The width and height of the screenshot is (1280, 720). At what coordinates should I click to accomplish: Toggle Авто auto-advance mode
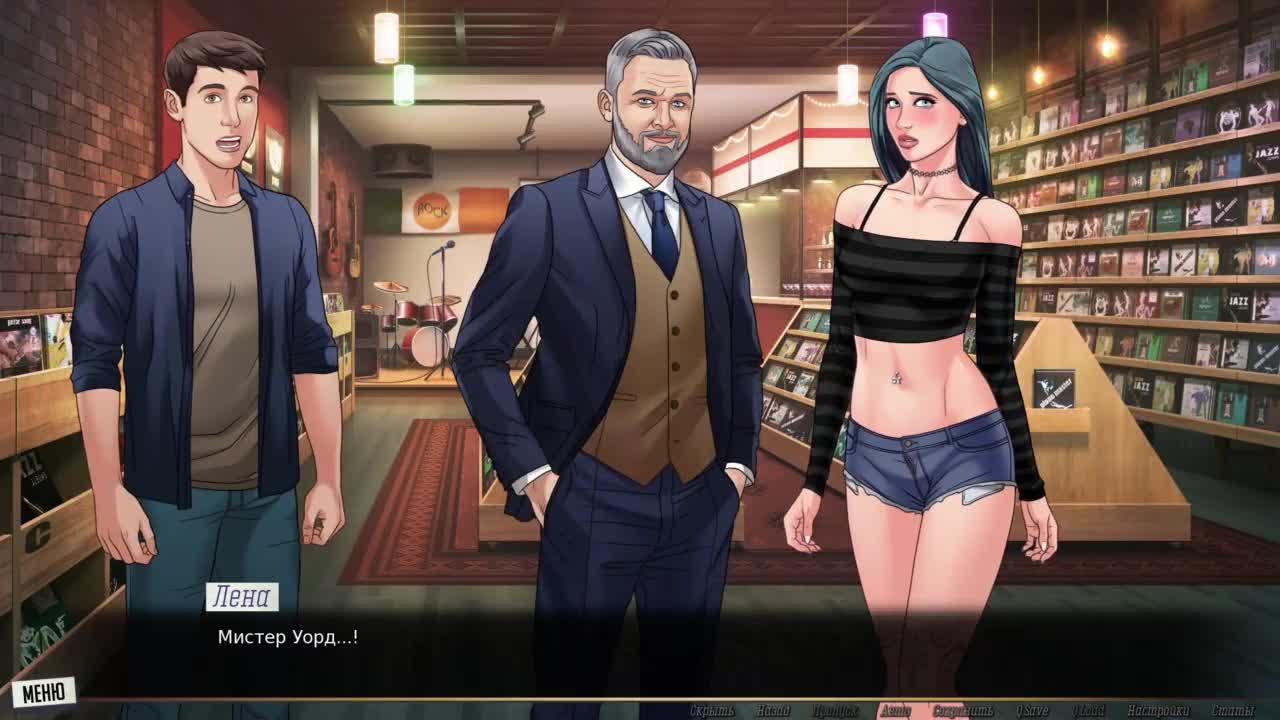pos(895,711)
